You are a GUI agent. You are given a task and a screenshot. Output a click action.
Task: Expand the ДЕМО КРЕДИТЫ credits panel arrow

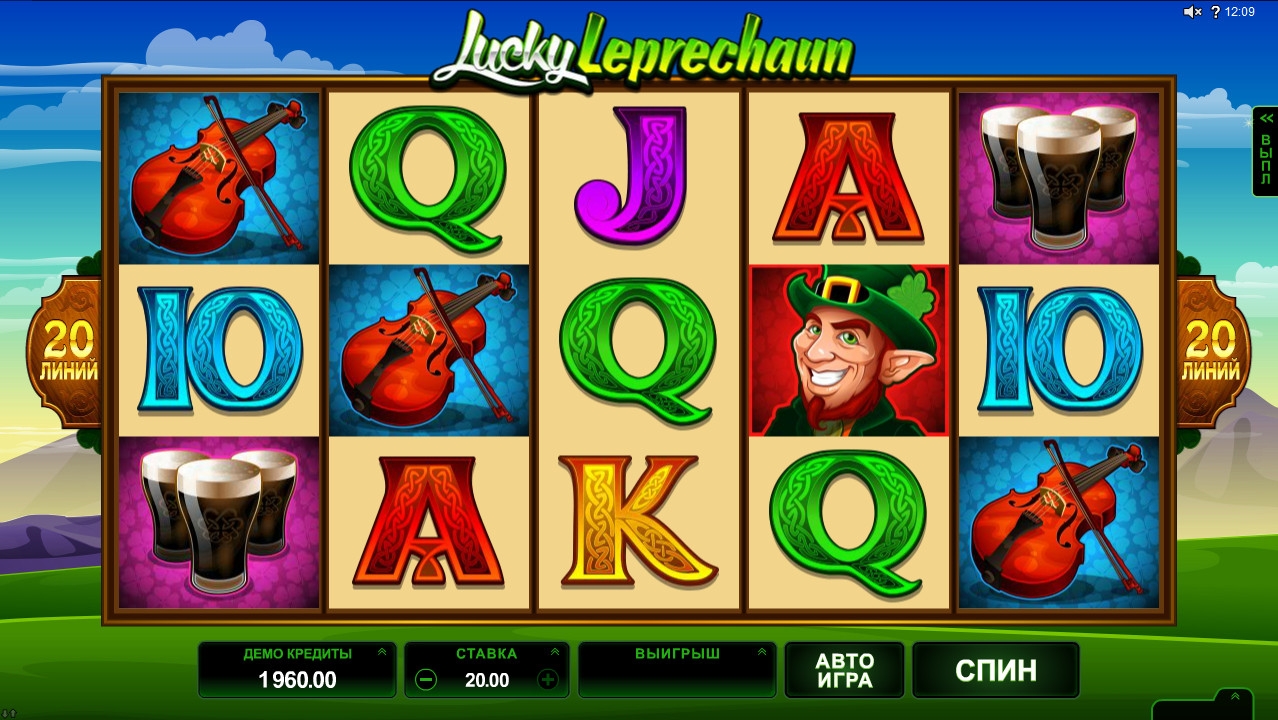381,652
